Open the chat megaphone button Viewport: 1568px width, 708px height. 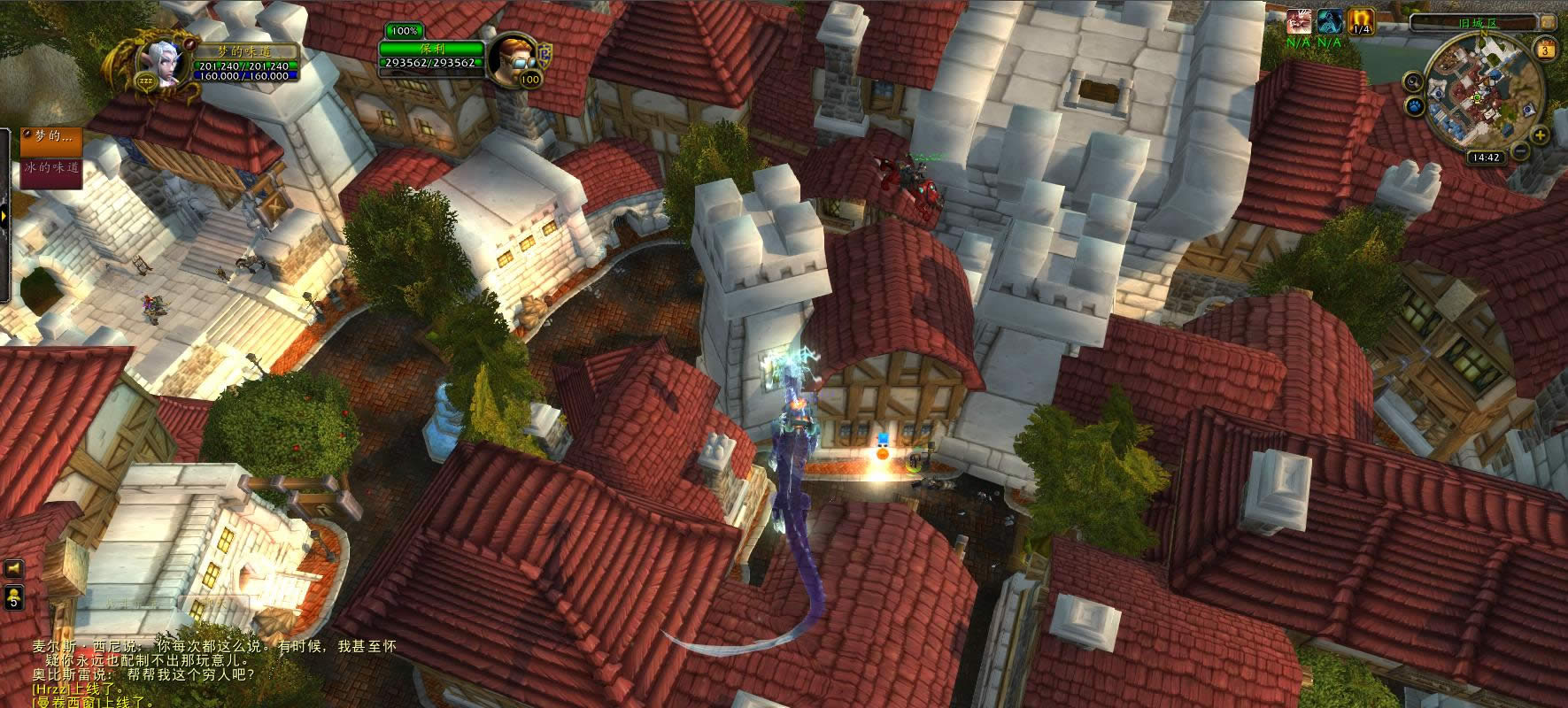click(12, 568)
